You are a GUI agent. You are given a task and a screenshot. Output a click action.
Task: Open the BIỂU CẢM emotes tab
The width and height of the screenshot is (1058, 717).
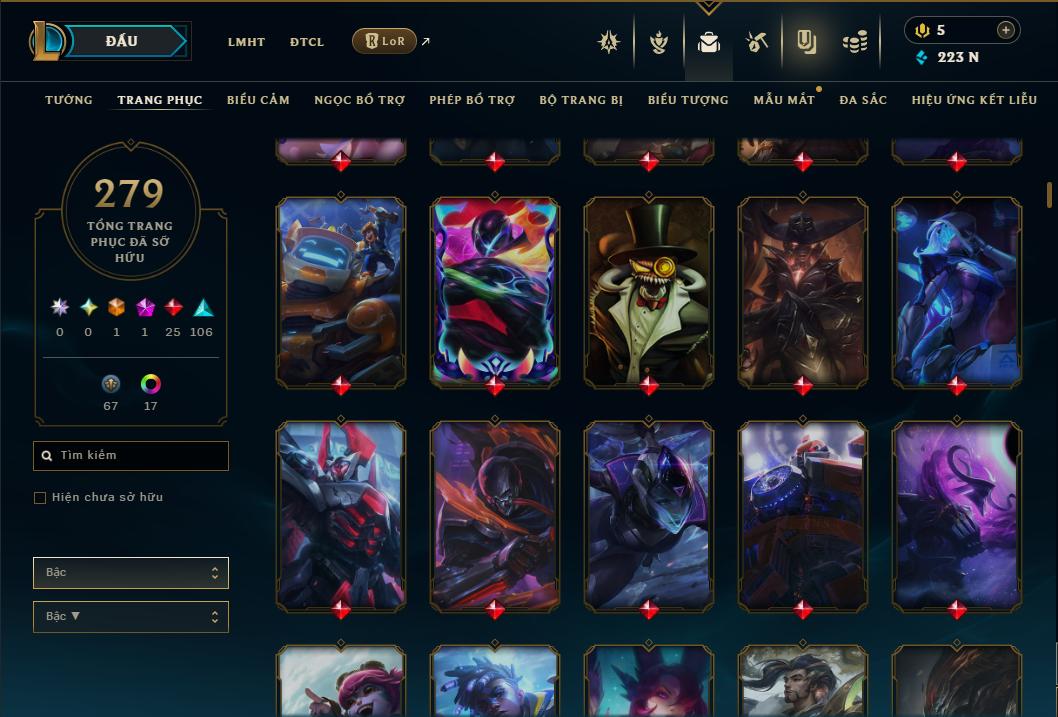click(x=258, y=100)
